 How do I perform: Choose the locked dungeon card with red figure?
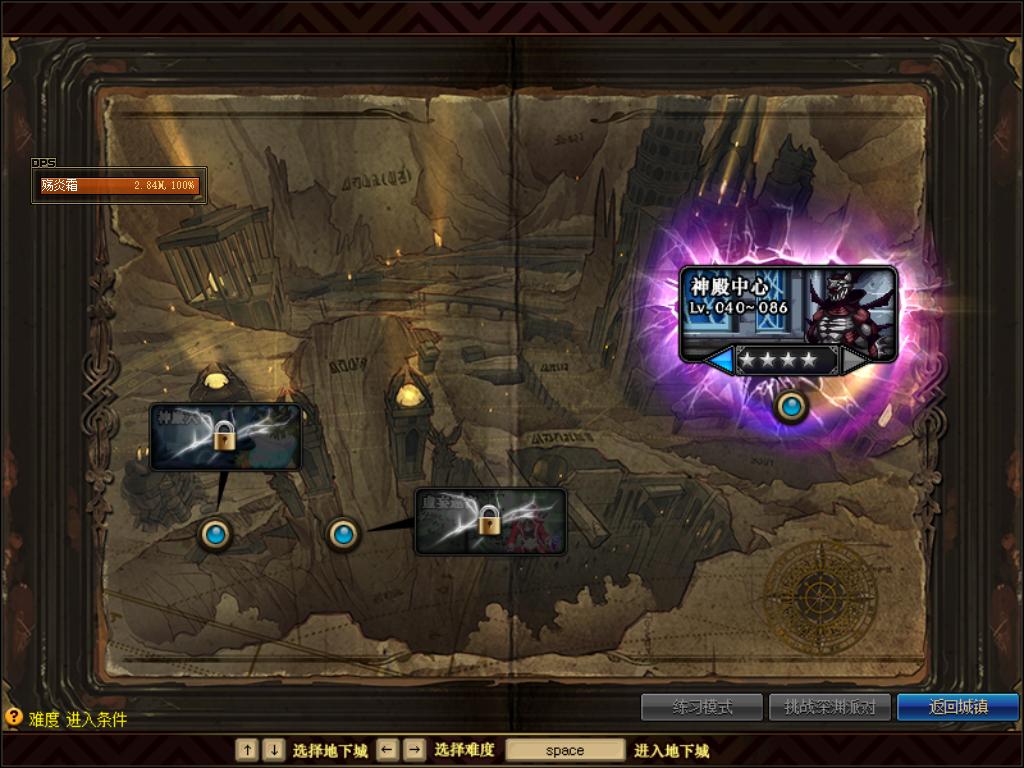(490, 521)
